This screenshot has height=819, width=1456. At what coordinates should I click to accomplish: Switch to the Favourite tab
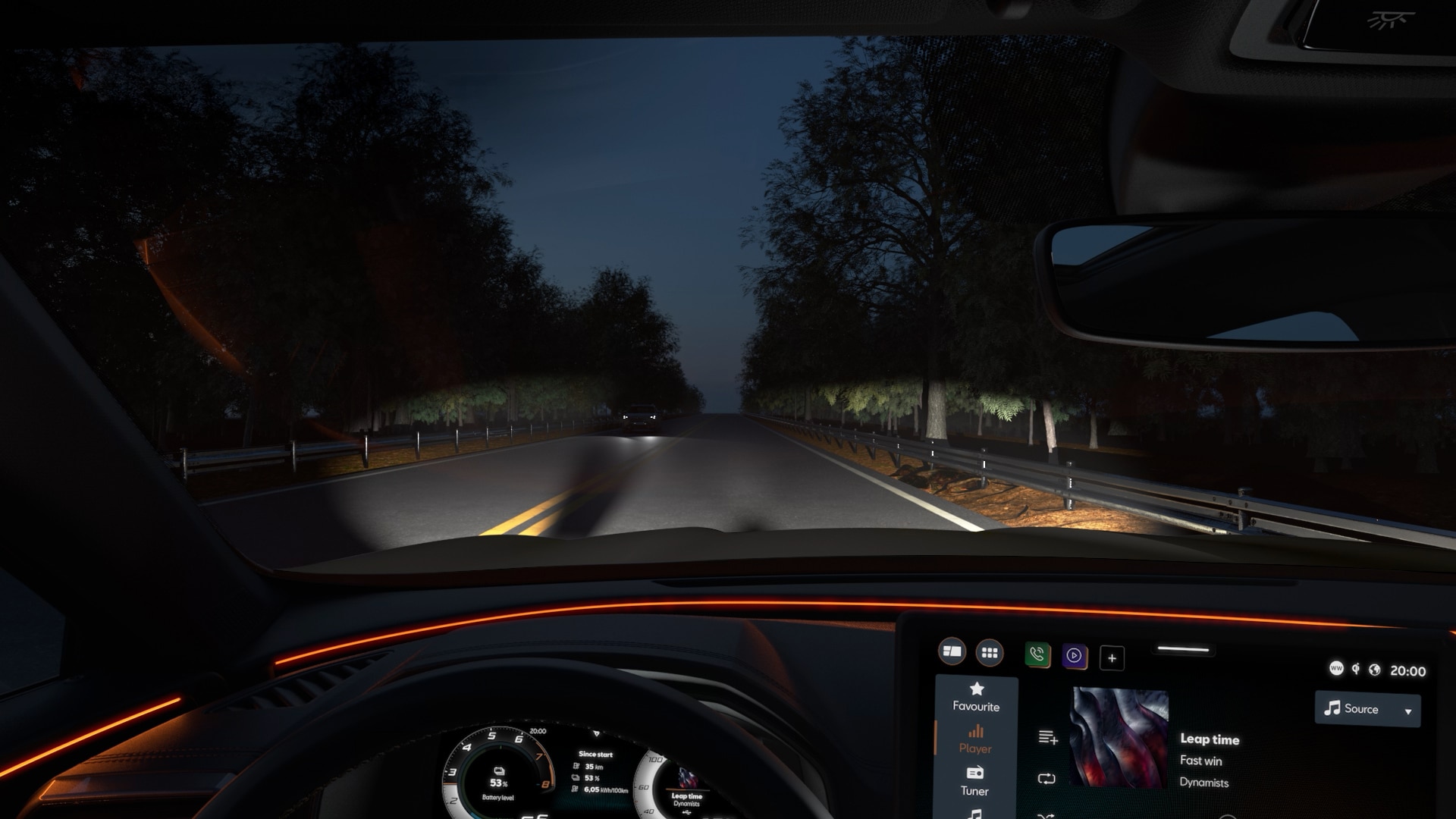click(976, 697)
